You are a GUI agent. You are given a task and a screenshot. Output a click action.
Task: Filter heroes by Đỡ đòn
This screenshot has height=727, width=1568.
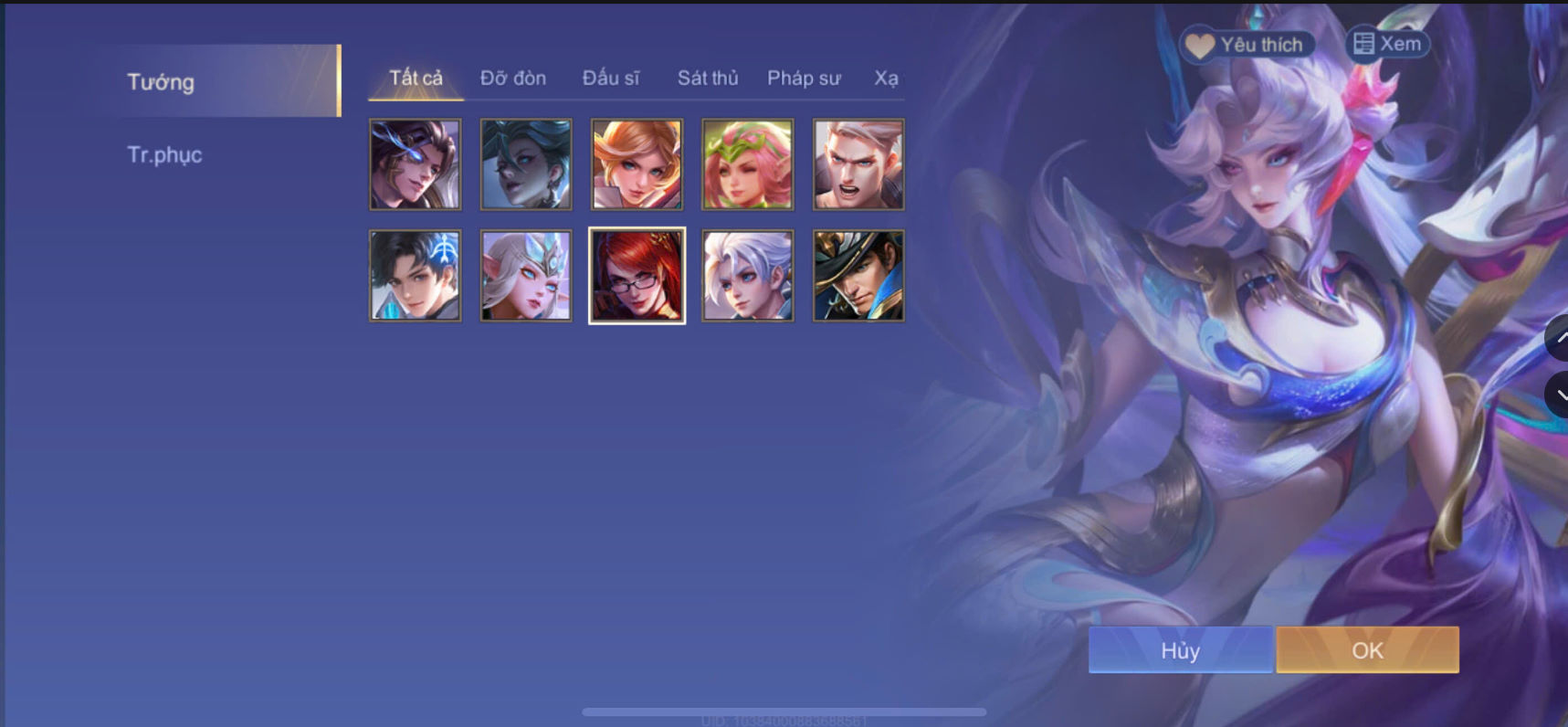[x=513, y=79]
